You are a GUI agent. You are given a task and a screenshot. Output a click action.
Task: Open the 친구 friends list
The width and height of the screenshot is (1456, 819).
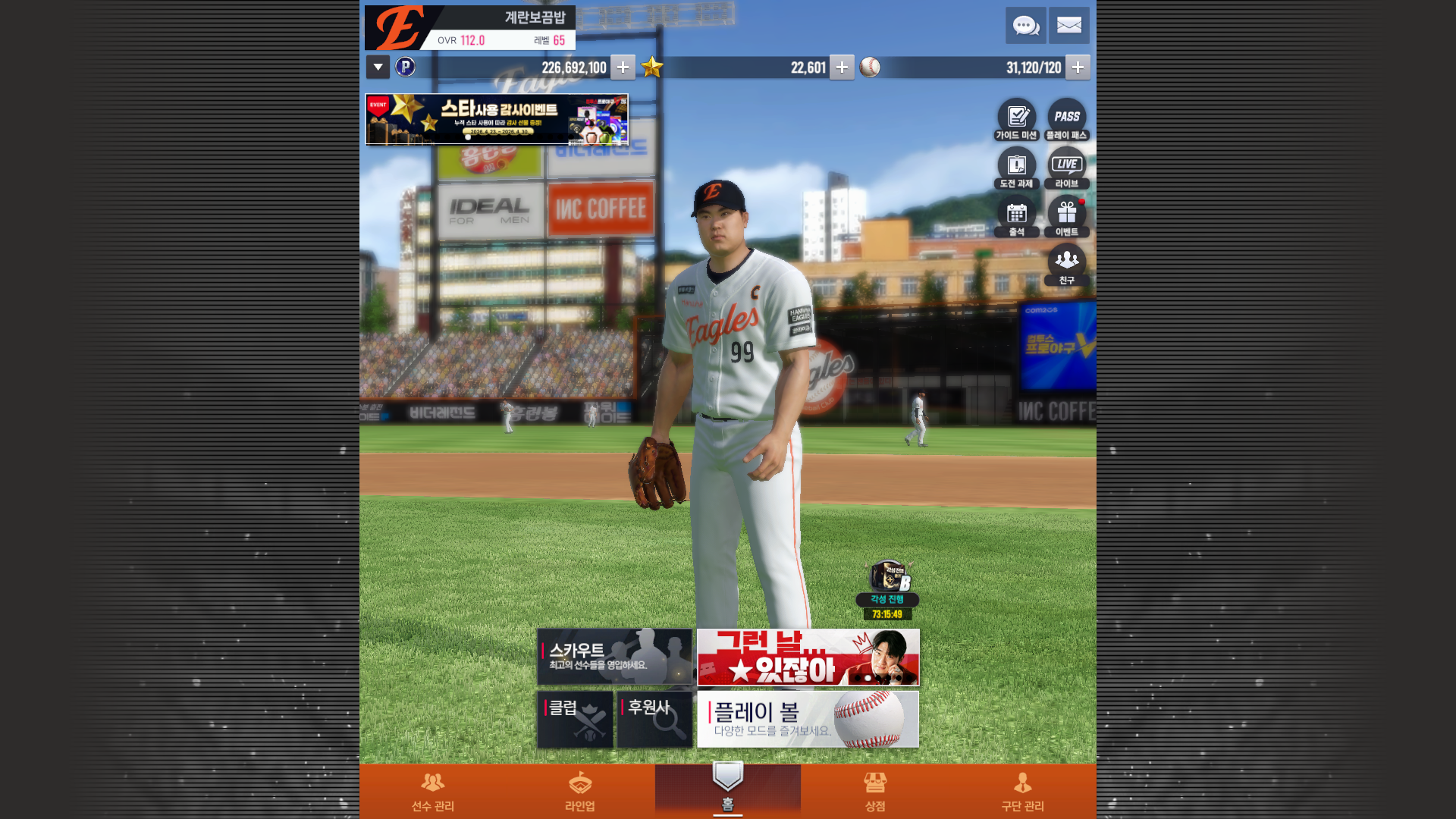coord(1066,265)
